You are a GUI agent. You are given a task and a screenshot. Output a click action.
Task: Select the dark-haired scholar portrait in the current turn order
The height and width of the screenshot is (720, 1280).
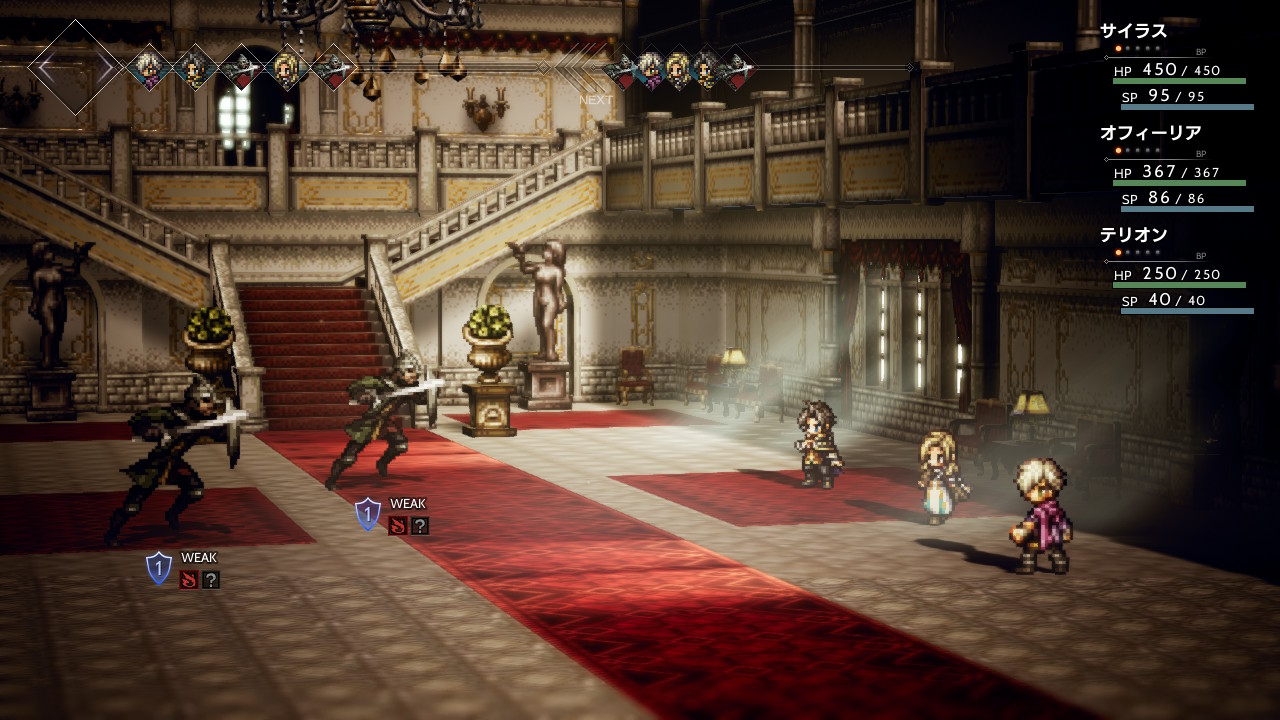pyautogui.click(x=193, y=67)
